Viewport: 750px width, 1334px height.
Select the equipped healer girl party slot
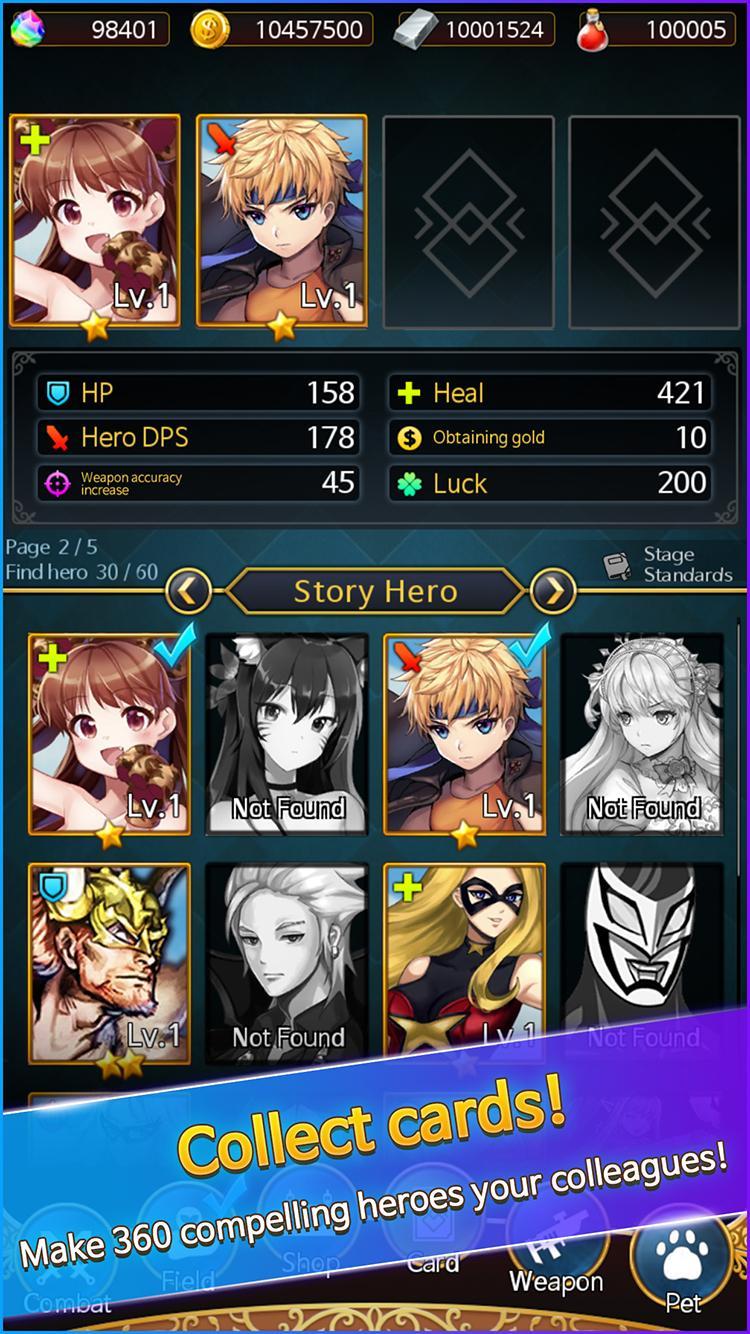click(x=95, y=221)
